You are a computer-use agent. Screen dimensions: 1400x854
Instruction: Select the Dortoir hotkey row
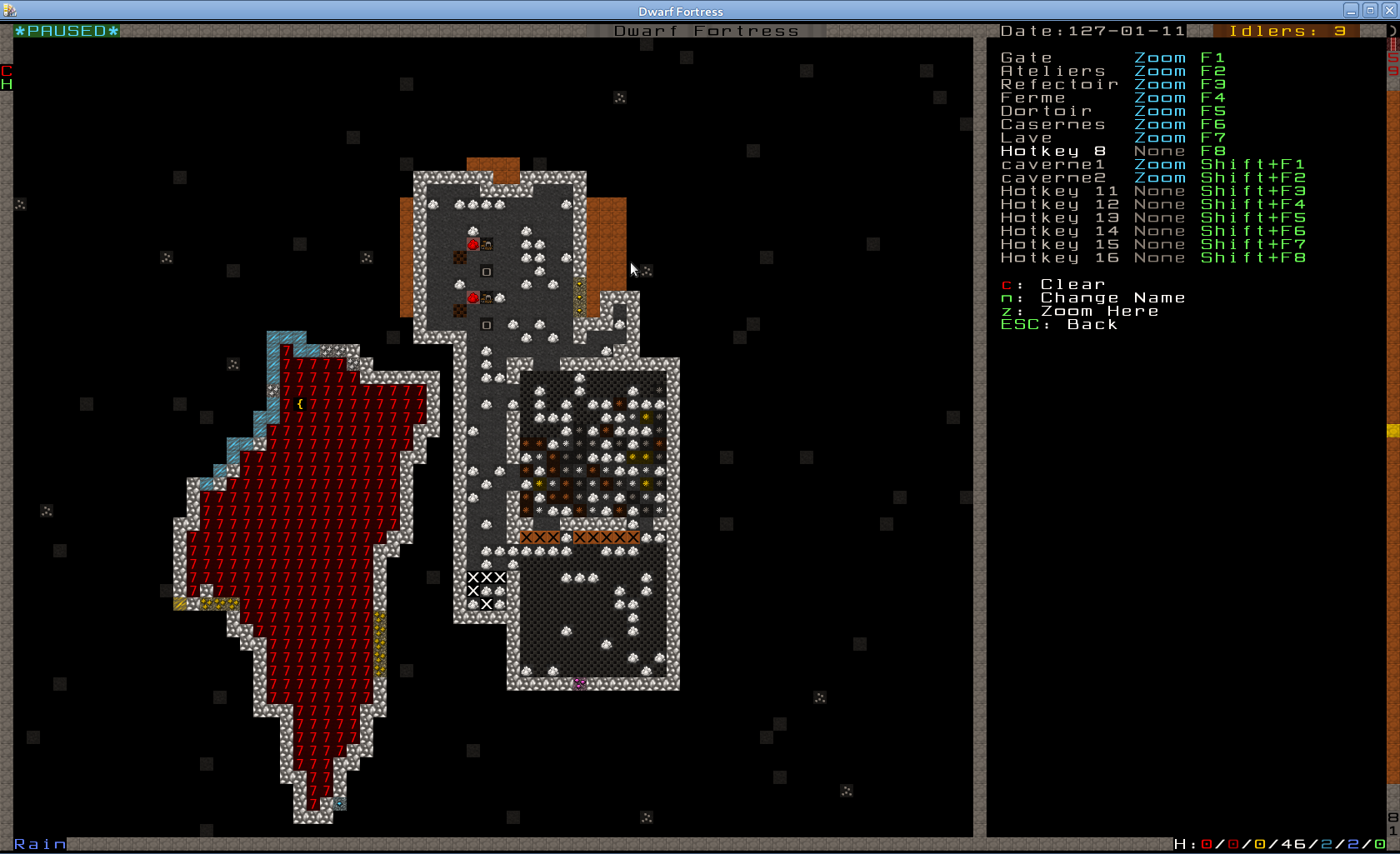[1047, 111]
